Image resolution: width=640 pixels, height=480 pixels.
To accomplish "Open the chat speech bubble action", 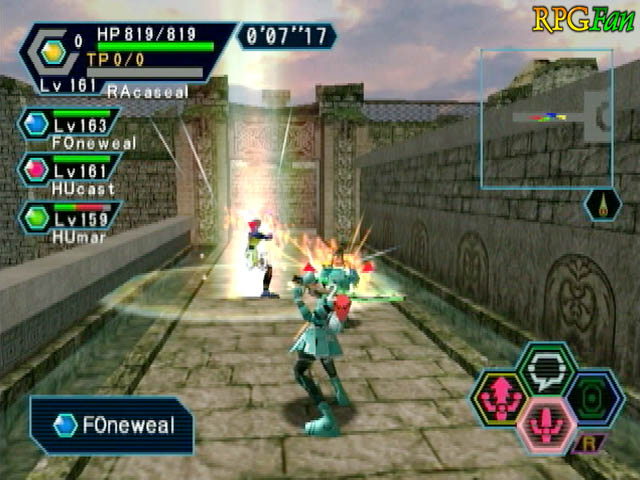I will point(546,368).
